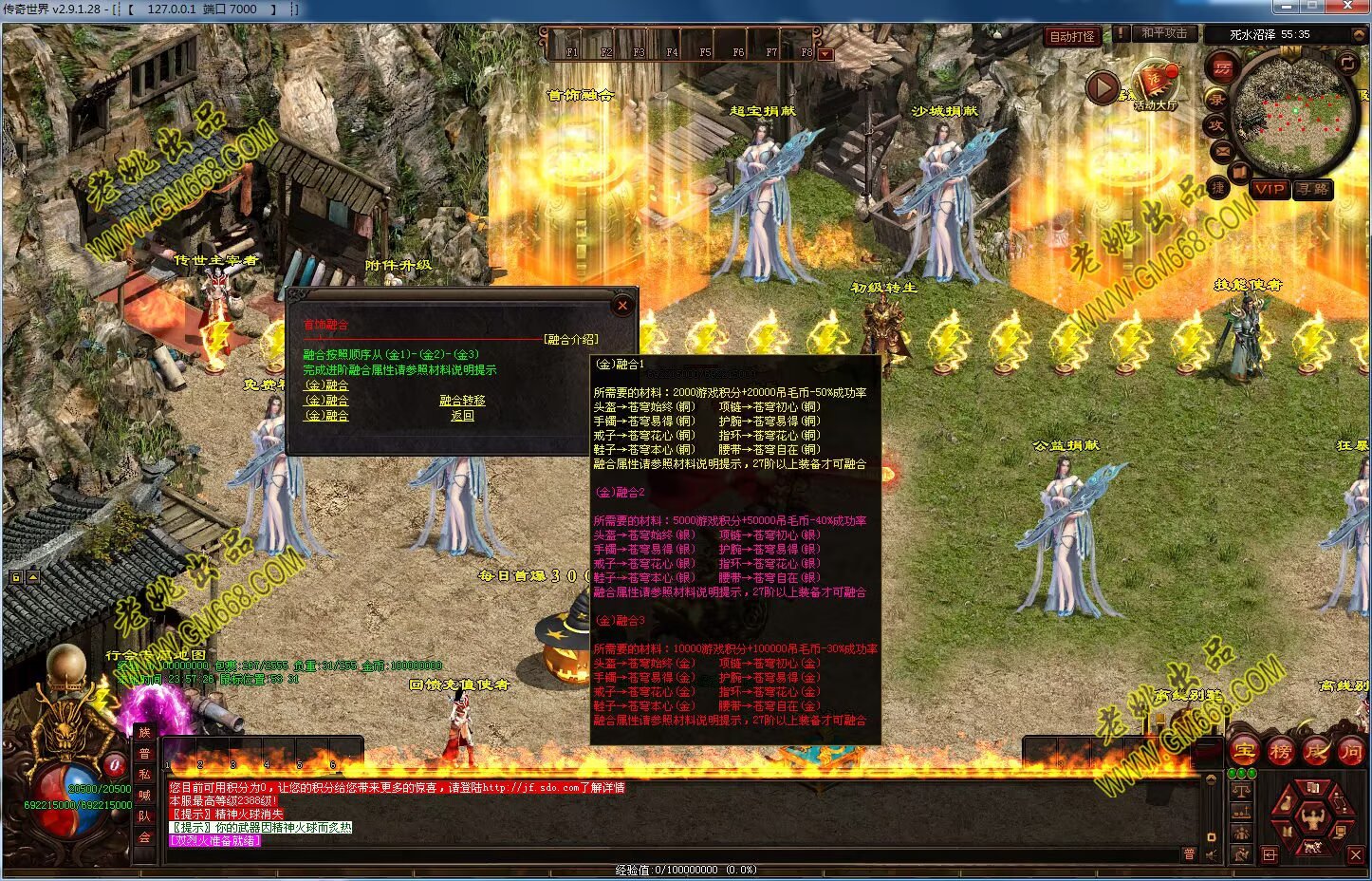
Task: Close the 首饰融合 dialog window
Action: click(622, 305)
